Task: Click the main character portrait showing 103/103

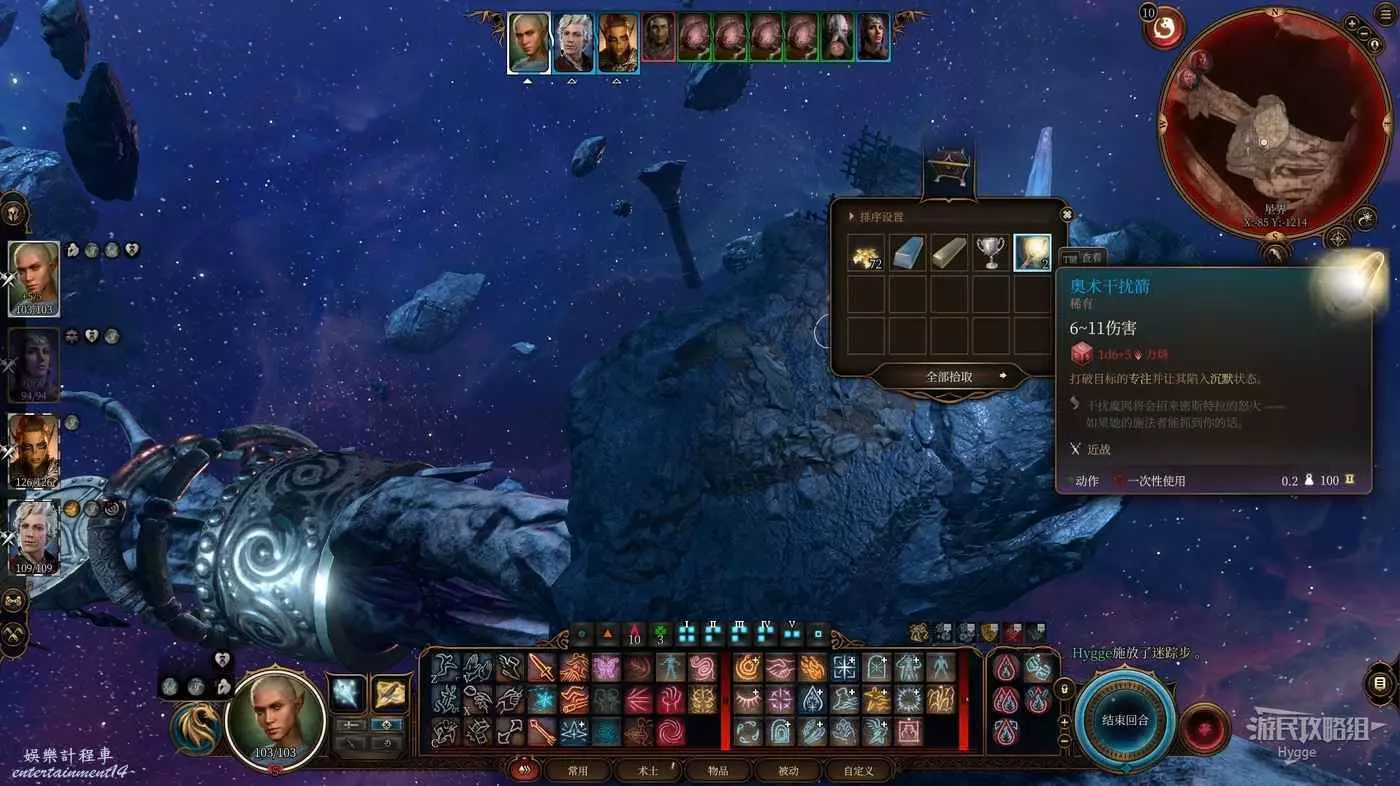Action: 273,718
